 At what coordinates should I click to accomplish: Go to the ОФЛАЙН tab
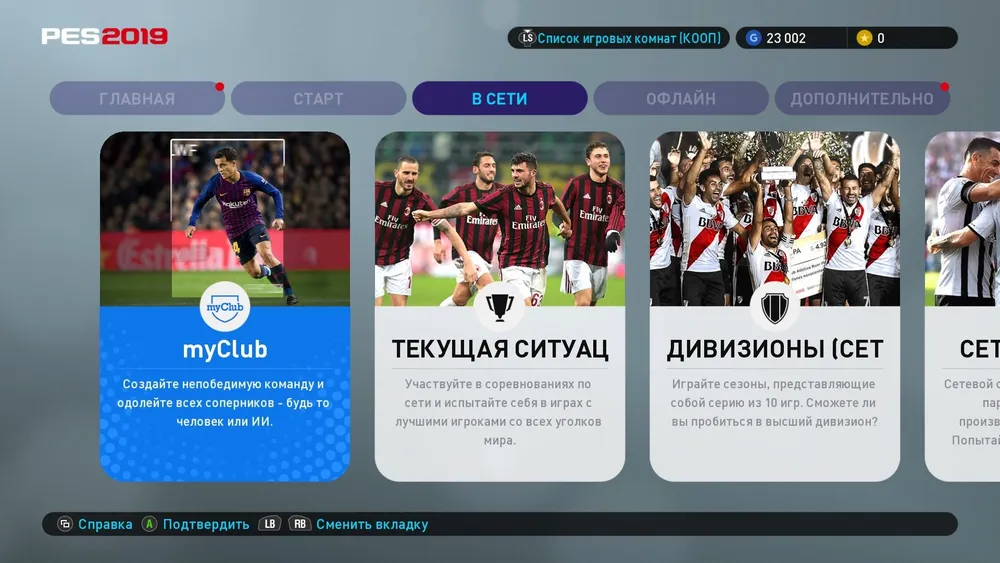(x=680, y=99)
